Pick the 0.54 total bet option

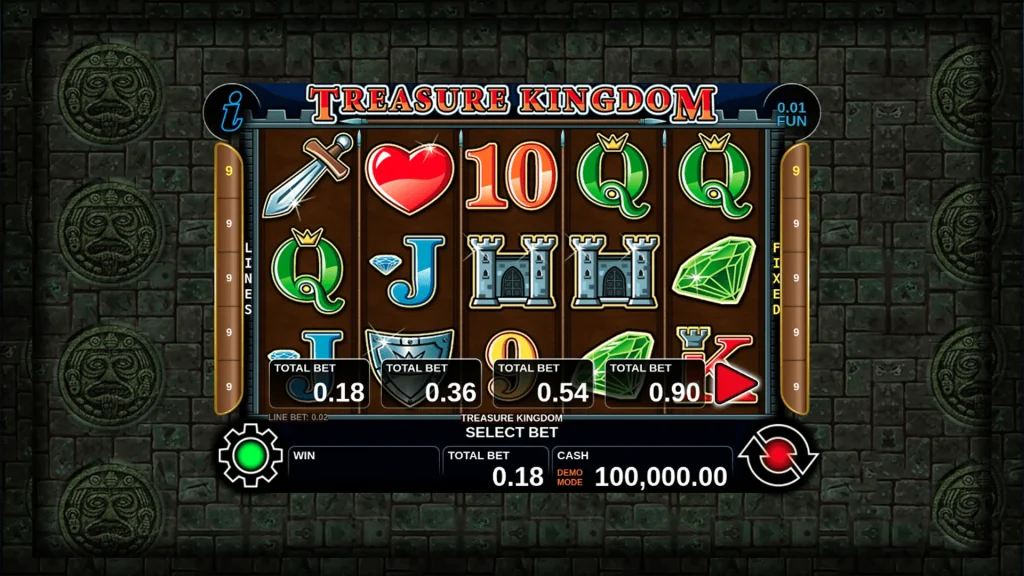pyautogui.click(x=543, y=383)
